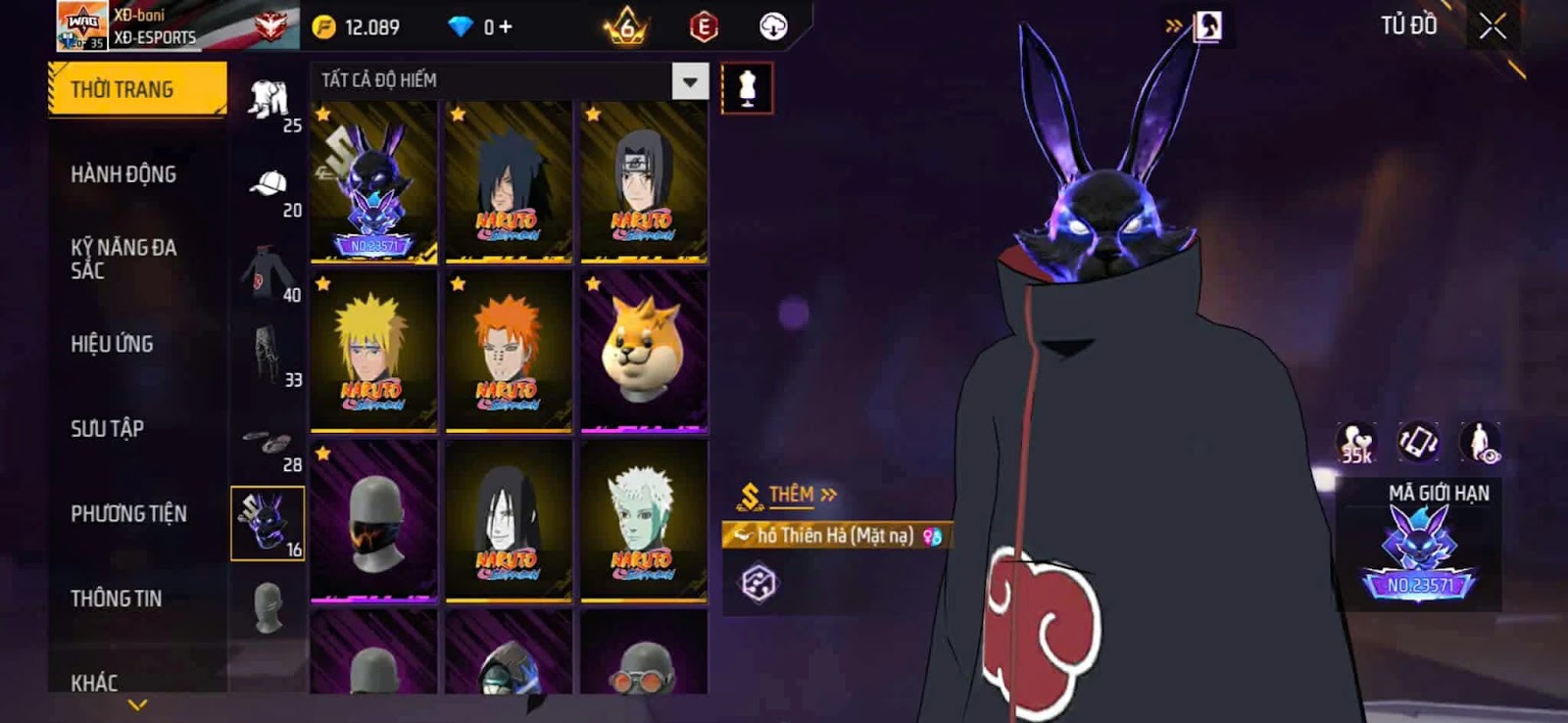
Task: Open the Tất Cả Độ Hiếm rarity dropdown
Action: (x=690, y=81)
